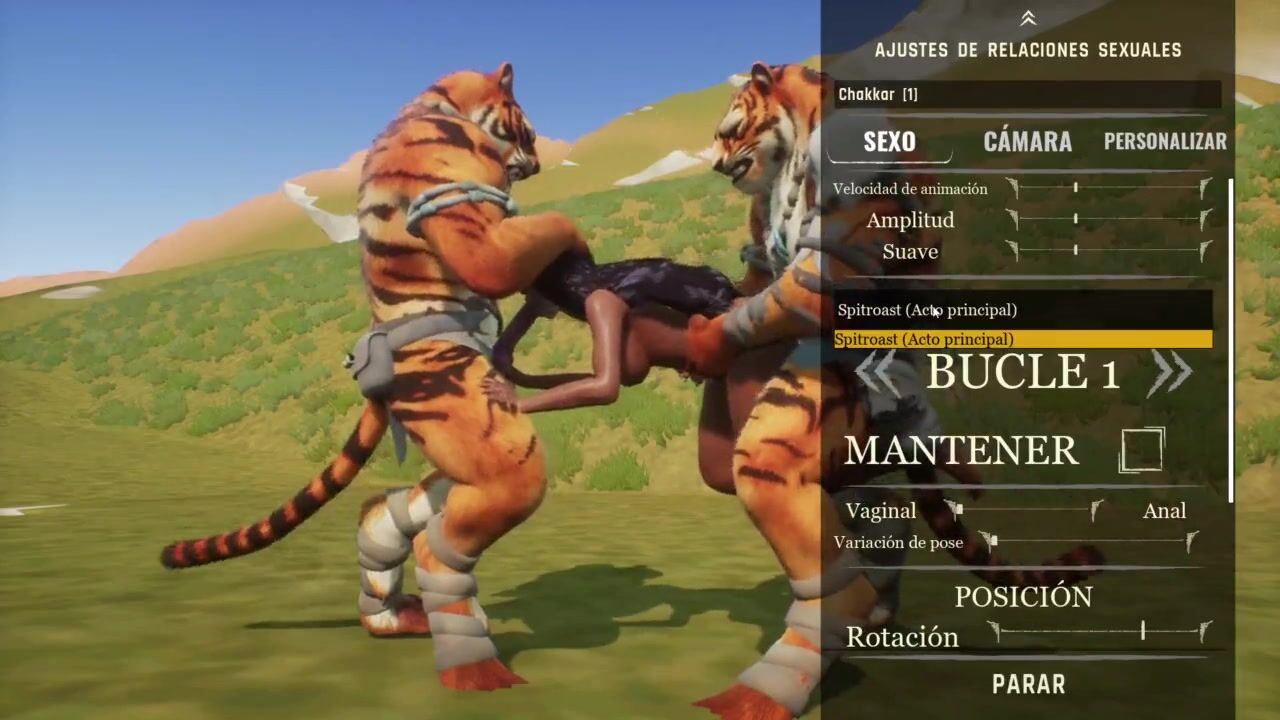This screenshot has width=1280, height=720.
Task: Advance to the next BUCLE with right arrows
Action: click(x=1171, y=372)
